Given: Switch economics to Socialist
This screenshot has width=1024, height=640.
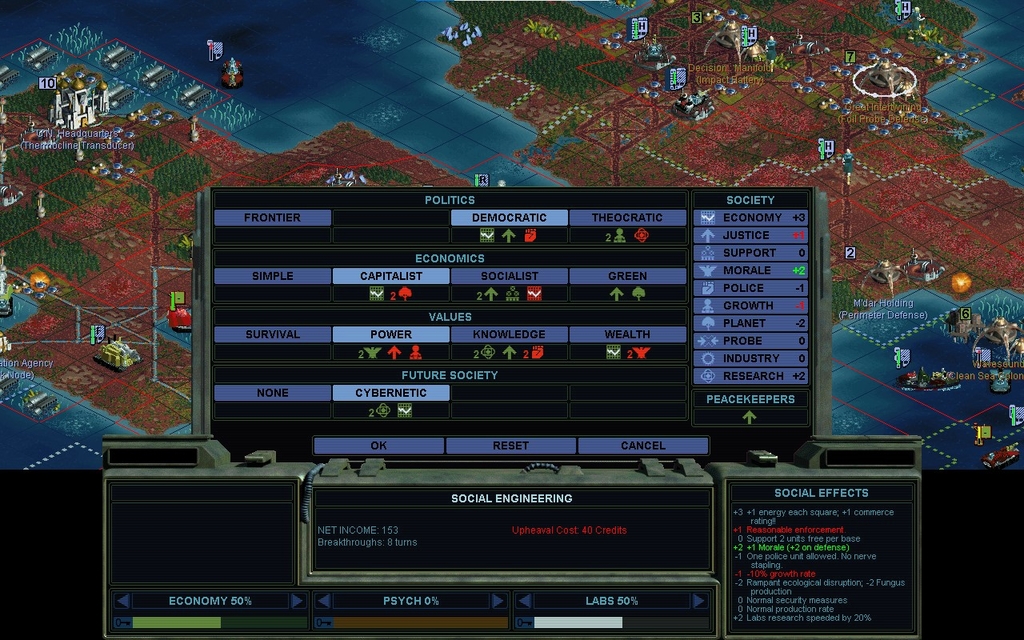Looking at the screenshot, I should point(509,276).
